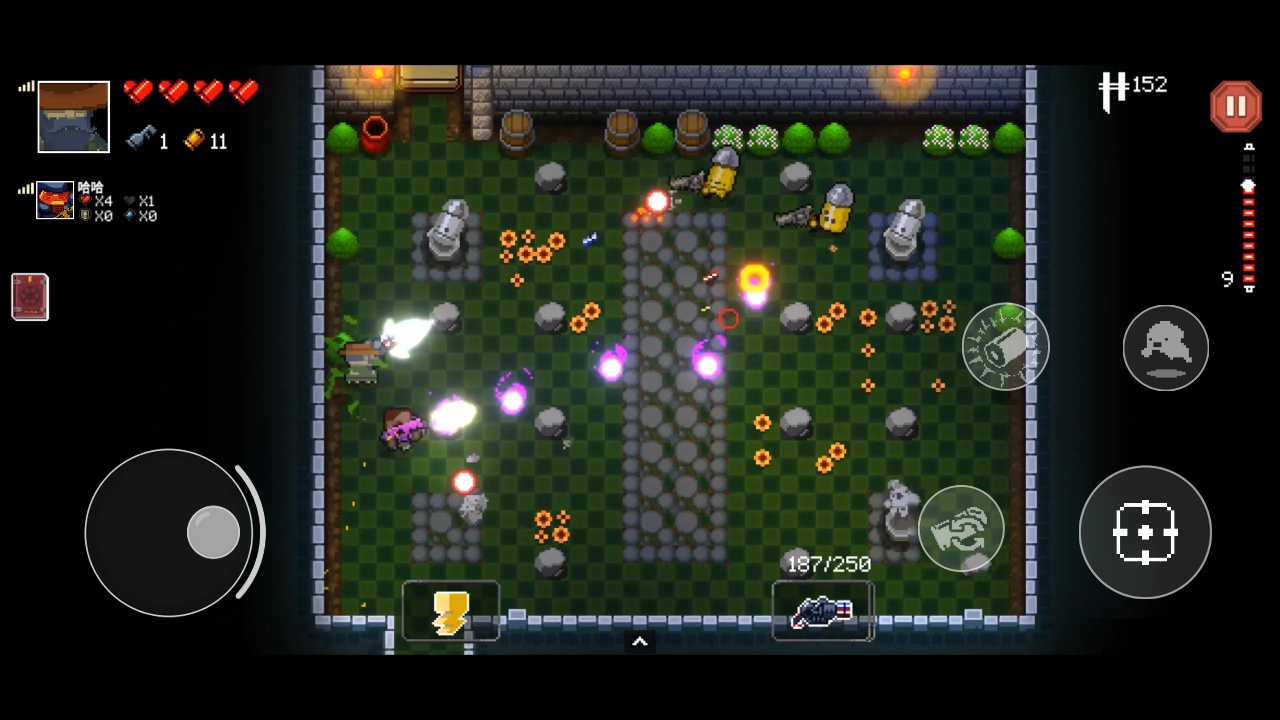
Task: Select the co-op teammate 哈哈 portrait
Action: click(x=55, y=200)
